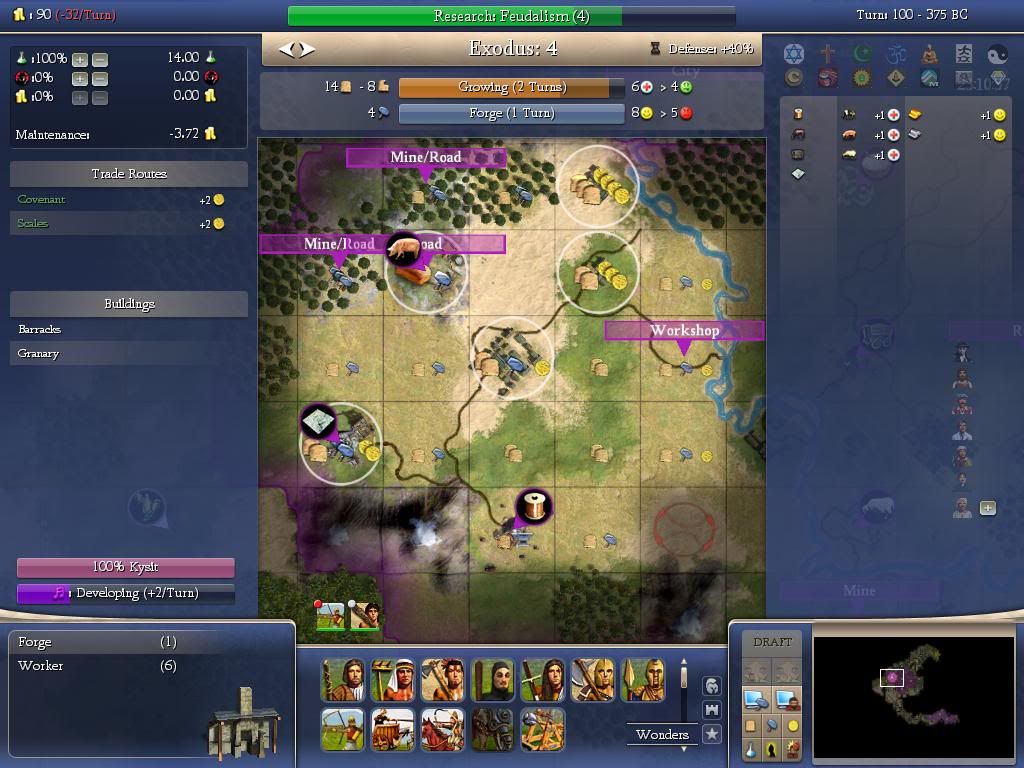Go to the next city using the right arrow
1024x768 pixels.
[x=307, y=48]
